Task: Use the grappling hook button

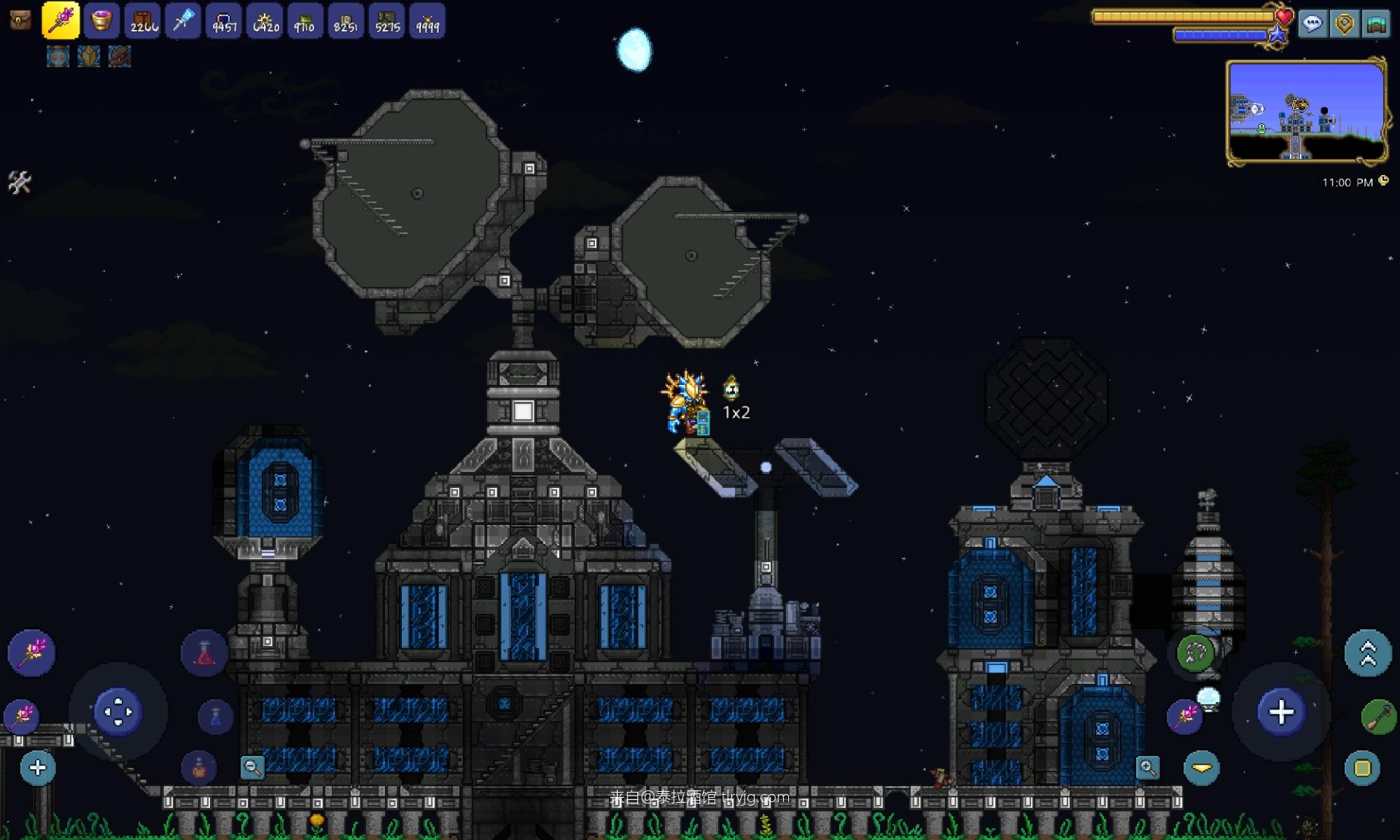Action: pos(1196,653)
